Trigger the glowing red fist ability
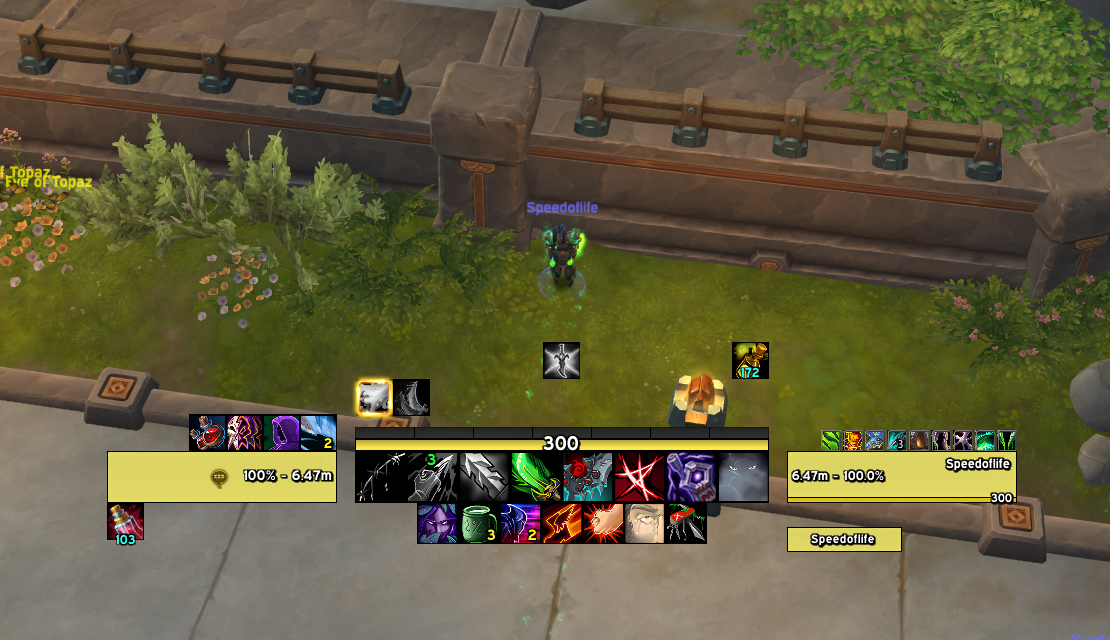Screen dimensions: 1110x640 (604, 523)
